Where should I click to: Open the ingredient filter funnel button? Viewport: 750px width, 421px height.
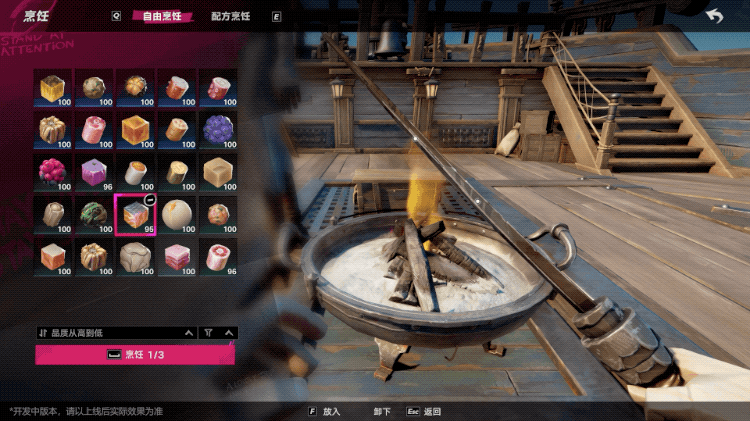pyautogui.click(x=209, y=332)
